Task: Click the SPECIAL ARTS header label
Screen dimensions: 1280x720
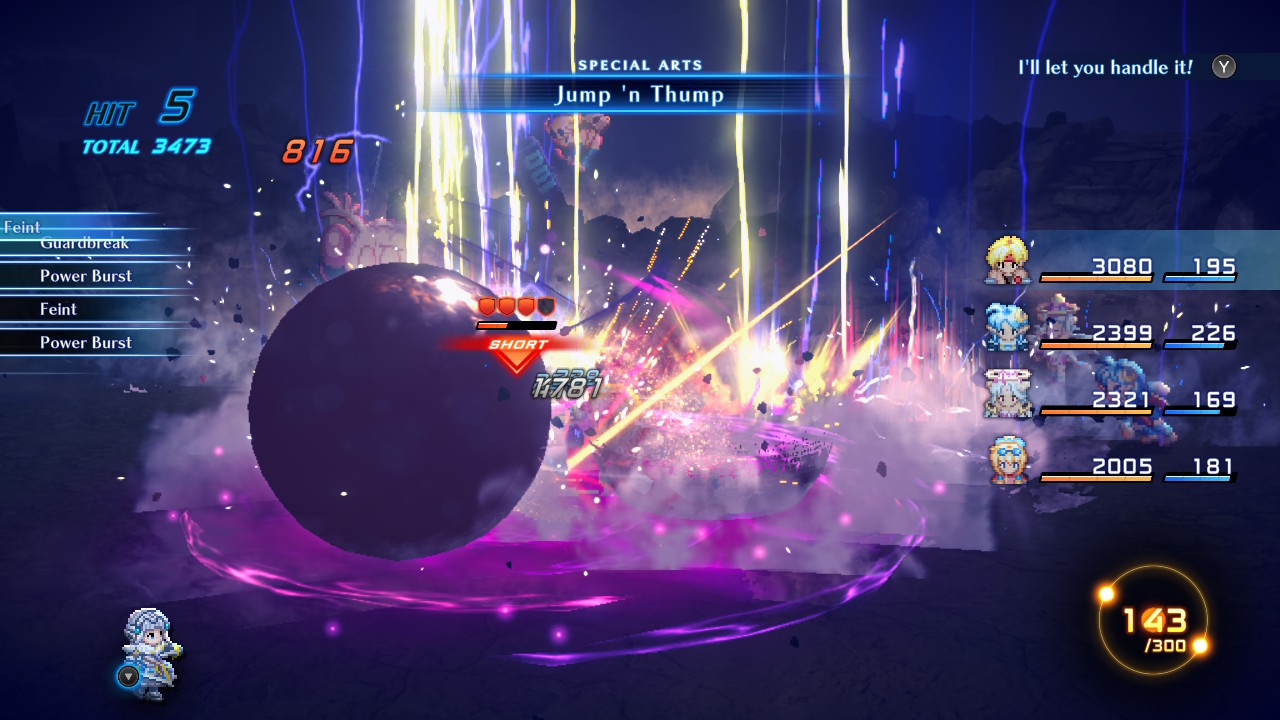Action: (642, 64)
